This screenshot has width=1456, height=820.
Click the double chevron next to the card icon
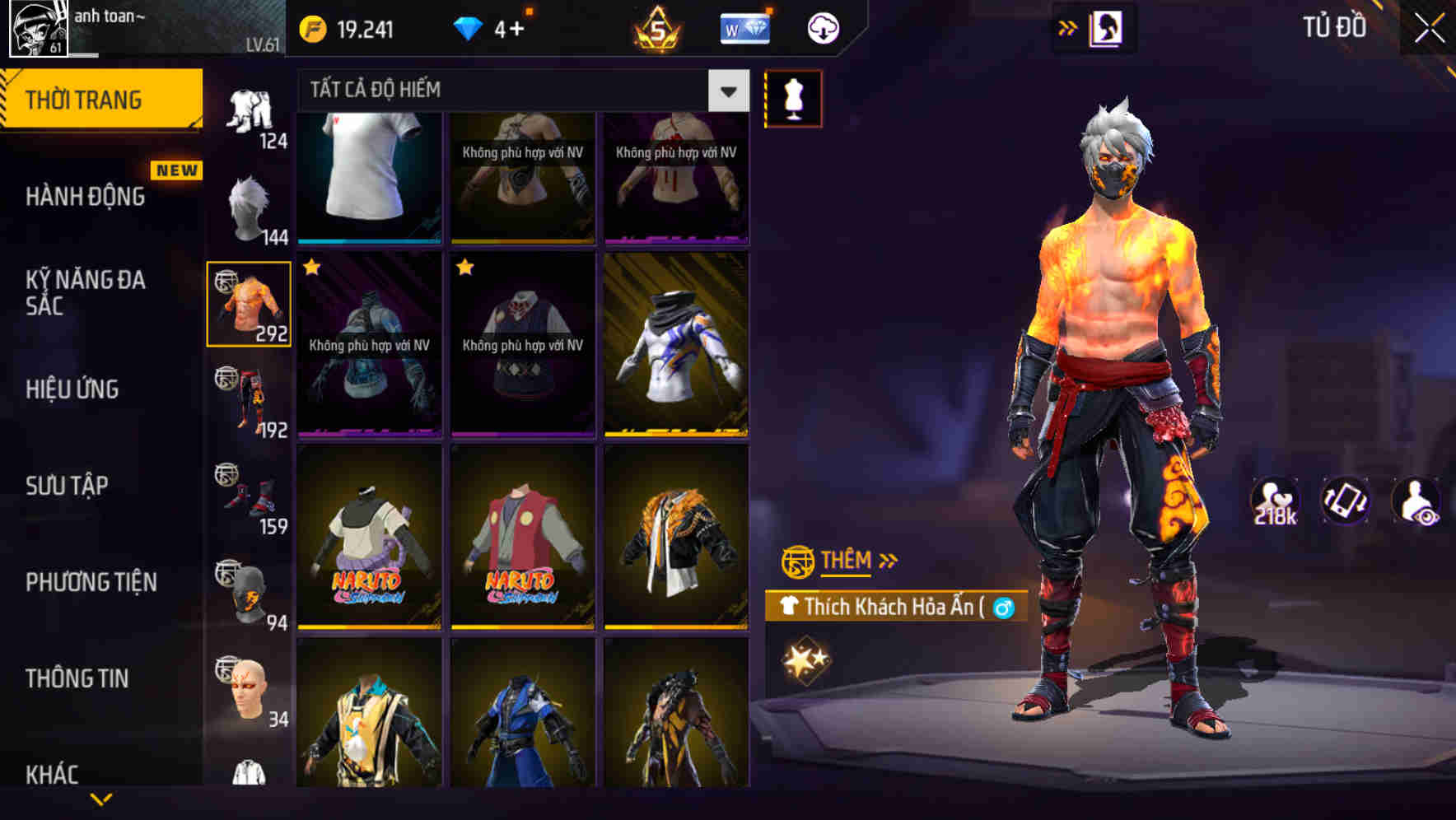1068,26
